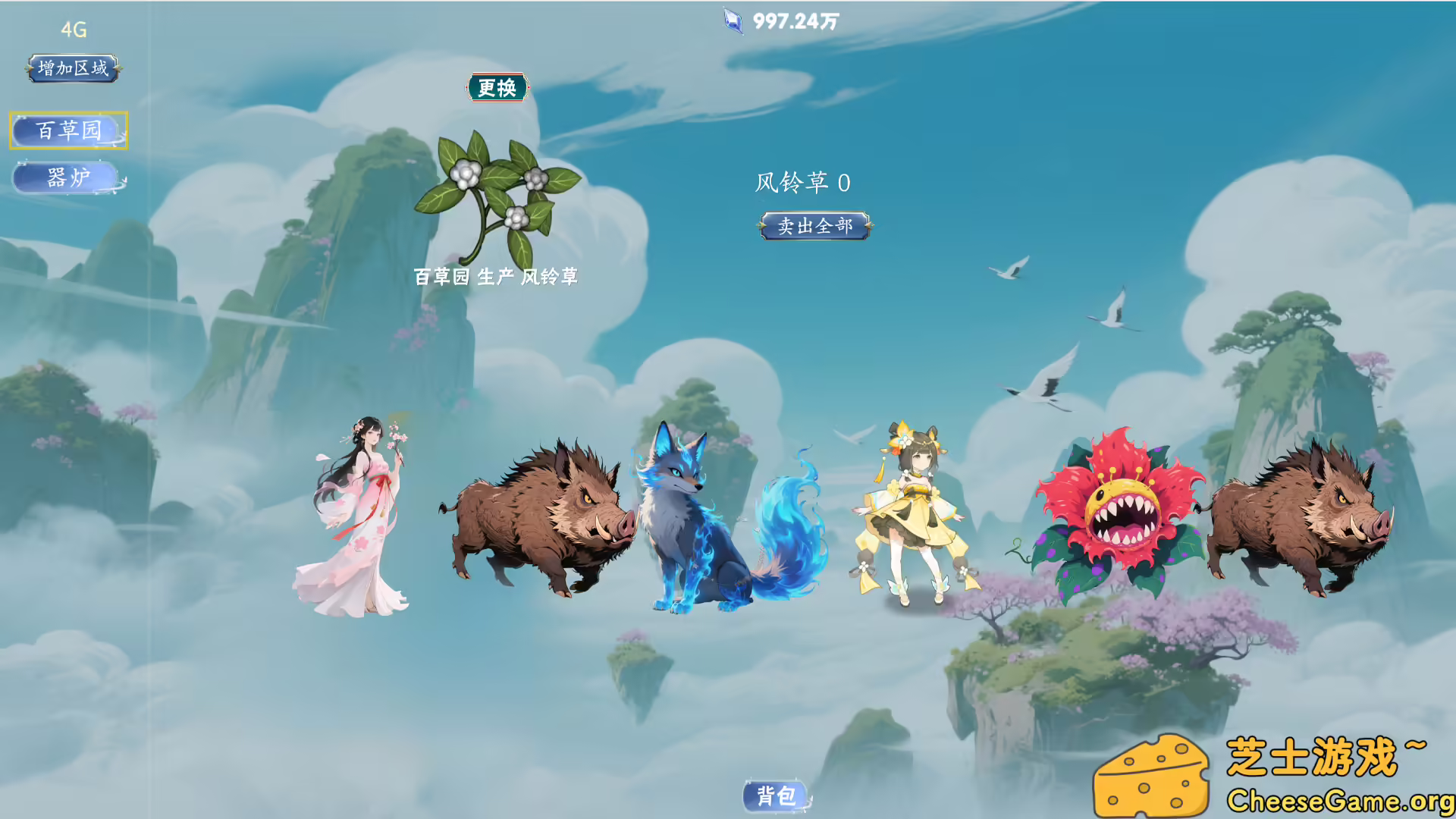This screenshot has height=819, width=1456.
Task: Open the 背包 backpack at the bottom
Action: [x=775, y=796]
